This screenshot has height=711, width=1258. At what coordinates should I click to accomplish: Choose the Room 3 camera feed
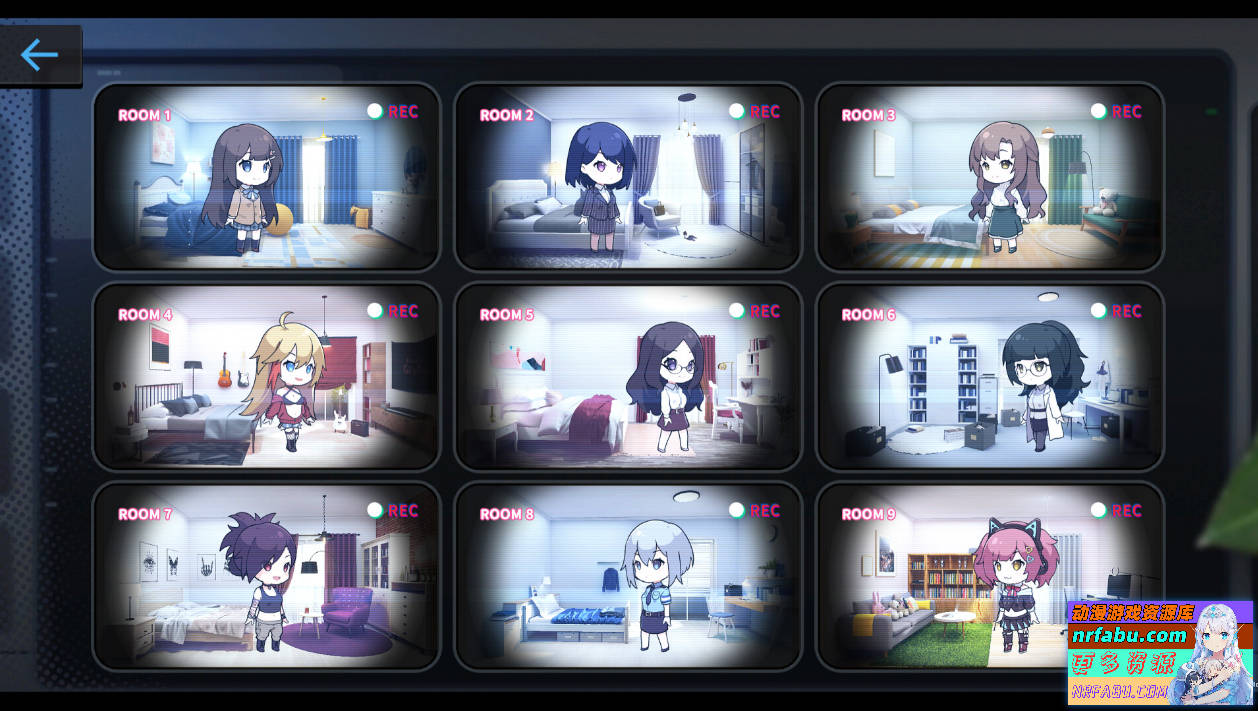[x=990, y=177]
